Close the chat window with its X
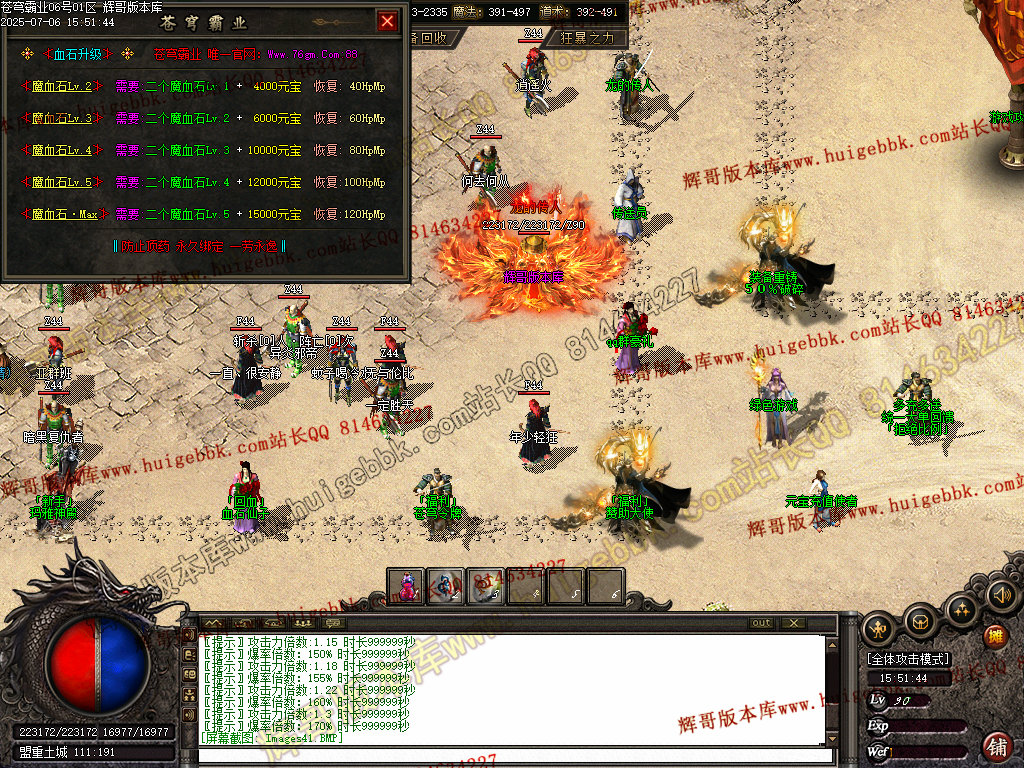The width and height of the screenshot is (1024, 768). point(793,623)
